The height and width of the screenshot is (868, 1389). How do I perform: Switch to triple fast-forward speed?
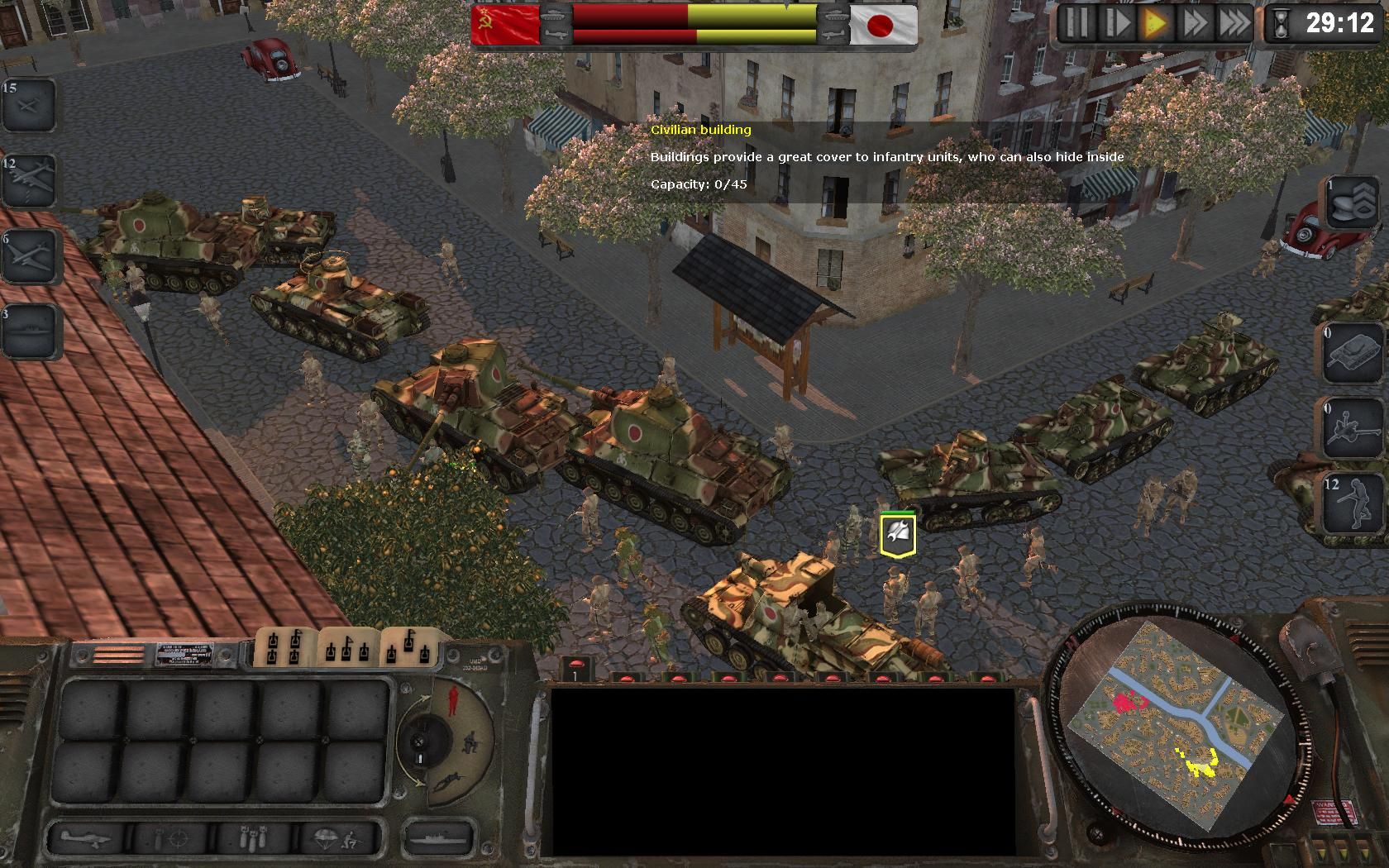(1234, 23)
